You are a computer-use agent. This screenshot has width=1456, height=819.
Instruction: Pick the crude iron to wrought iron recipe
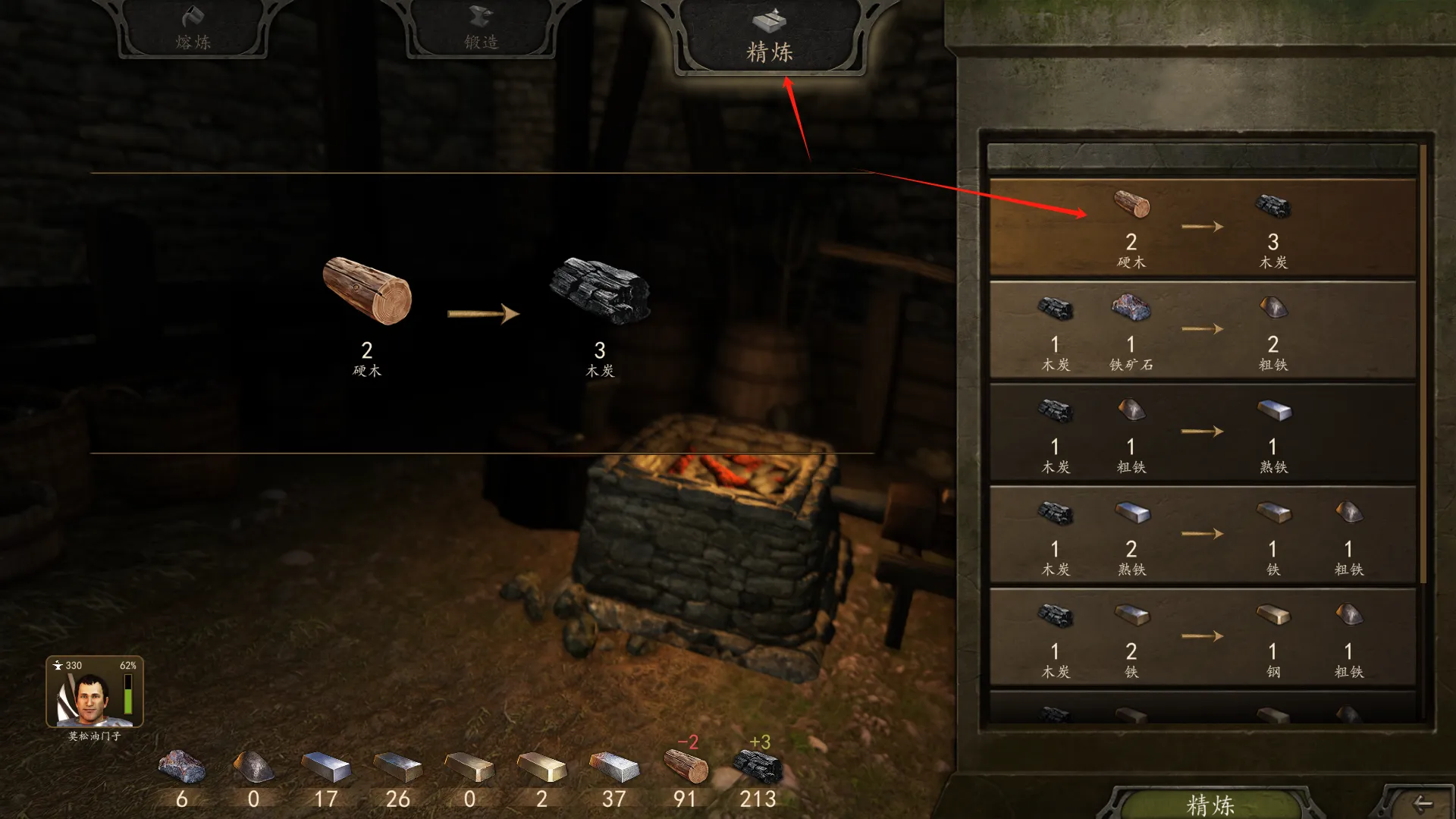point(1202,432)
